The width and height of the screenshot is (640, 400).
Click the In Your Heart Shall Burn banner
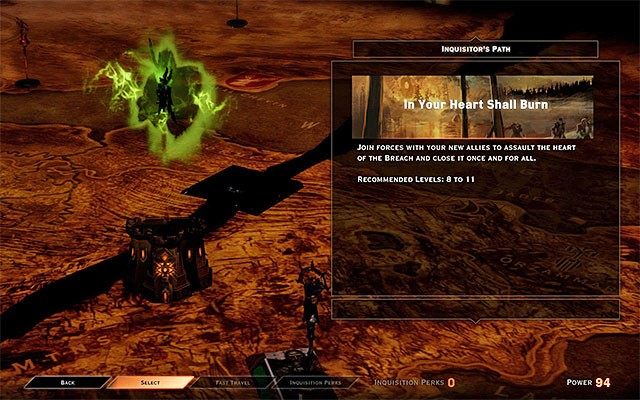click(474, 105)
